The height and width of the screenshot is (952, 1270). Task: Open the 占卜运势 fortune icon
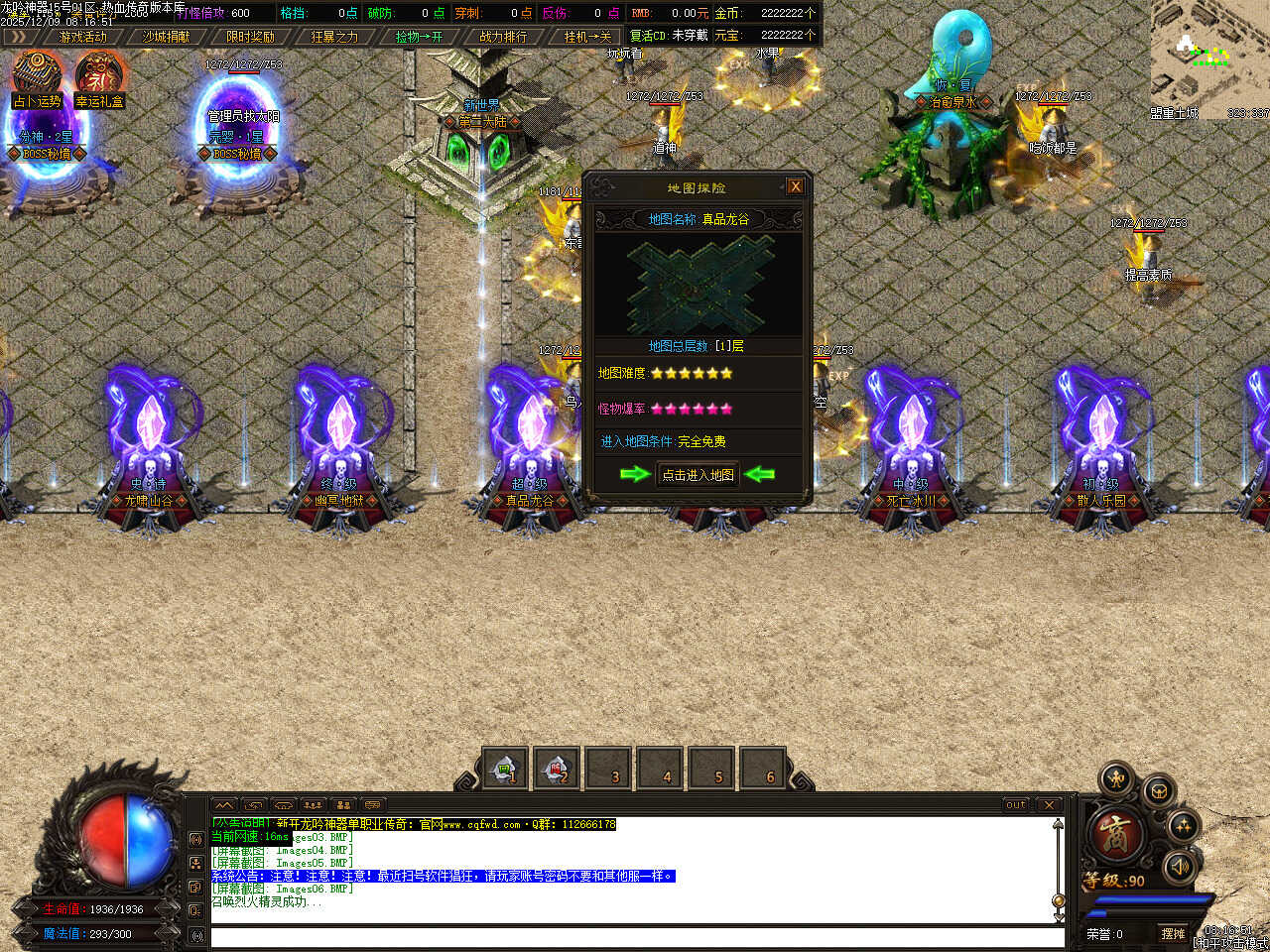point(38,77)
